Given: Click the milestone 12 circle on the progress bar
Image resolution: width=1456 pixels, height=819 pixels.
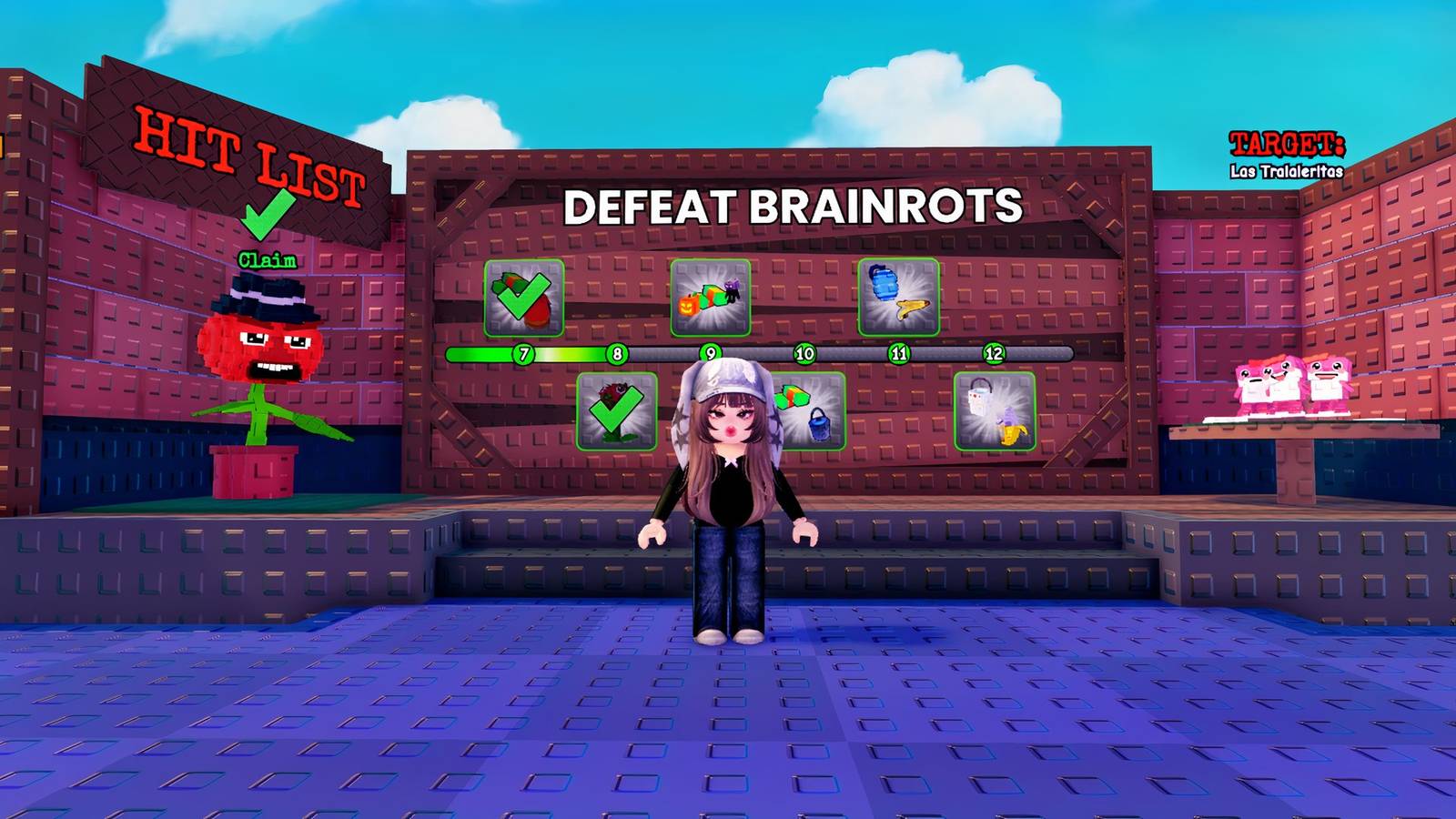Looking at the screenshot, I should (x=994, y=351).
